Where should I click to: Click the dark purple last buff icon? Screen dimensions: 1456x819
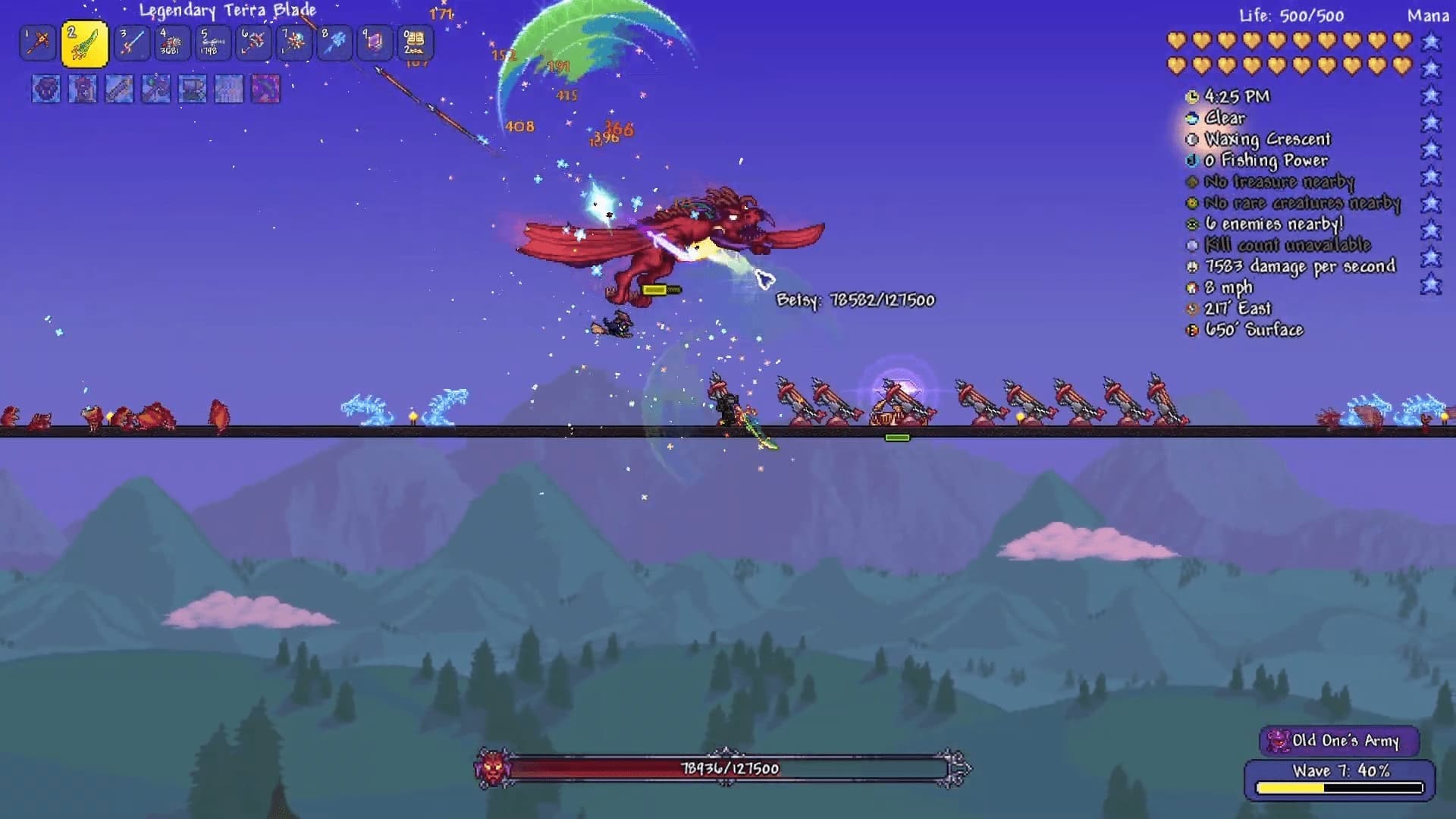(265, 89)
